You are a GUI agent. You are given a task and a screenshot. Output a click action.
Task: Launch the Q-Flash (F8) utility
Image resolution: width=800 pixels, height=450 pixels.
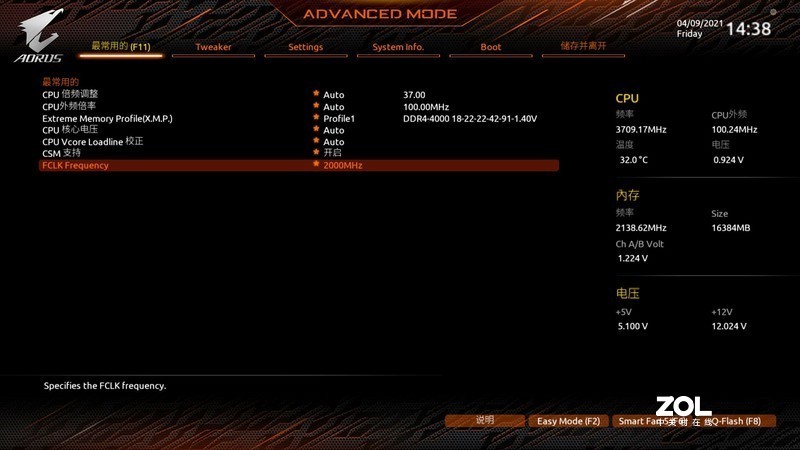738,421
